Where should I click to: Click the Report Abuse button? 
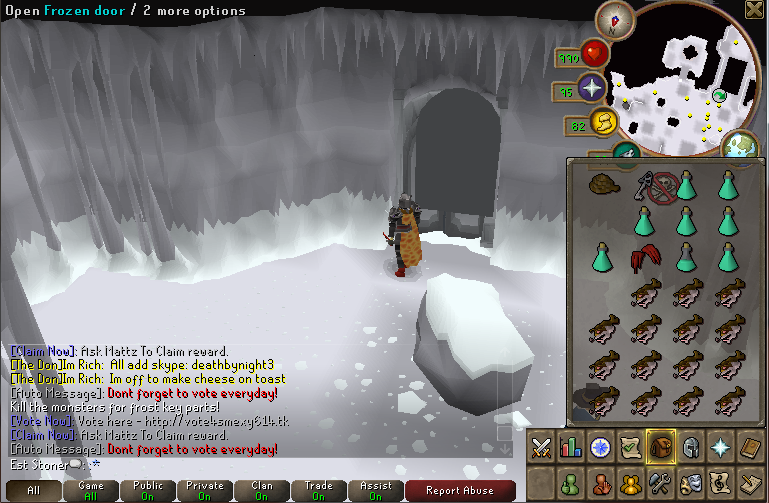[x=460, y=490]
